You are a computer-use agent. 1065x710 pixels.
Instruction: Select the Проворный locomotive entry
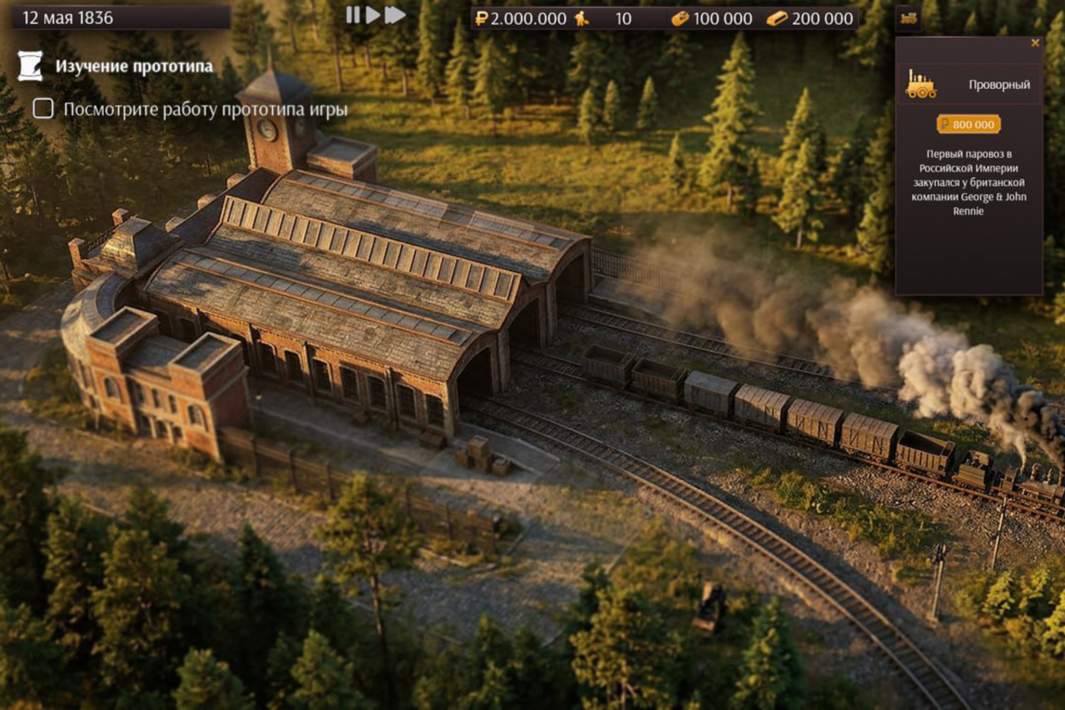tap(968, 85)
